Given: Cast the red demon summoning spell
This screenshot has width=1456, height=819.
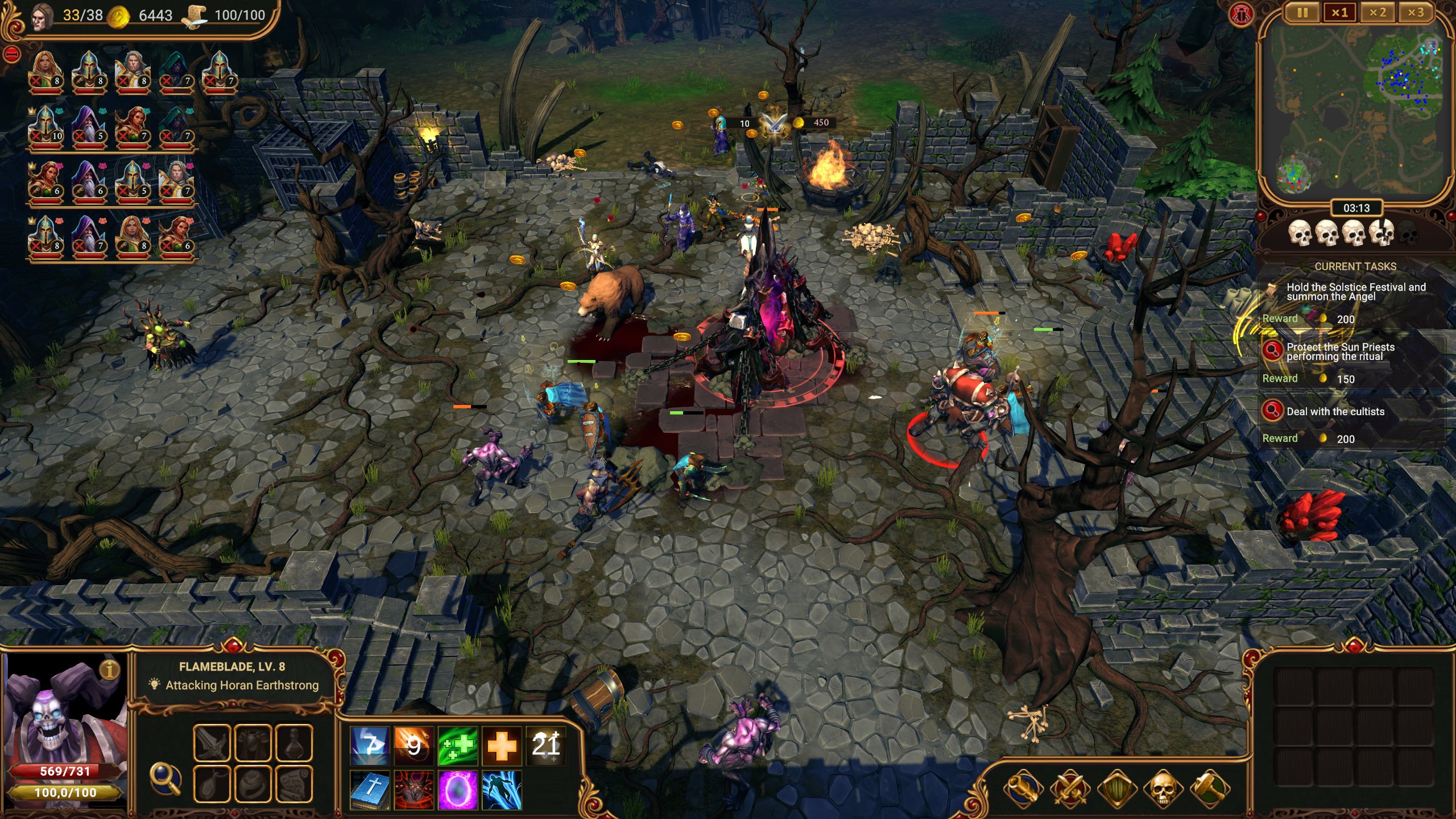Looking at the screenshot, I should 413,789.
